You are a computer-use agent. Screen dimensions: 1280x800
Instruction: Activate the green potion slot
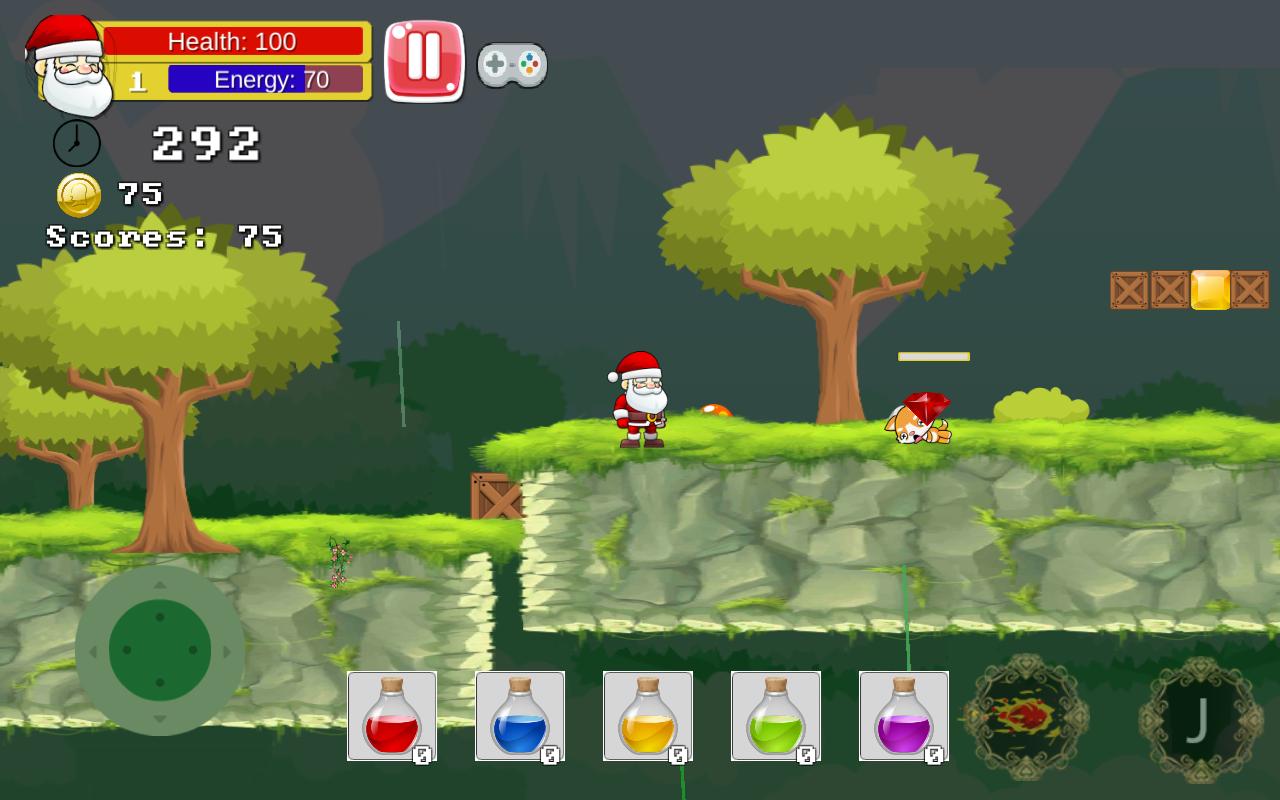pyautogui.click(x=776, y=716)
